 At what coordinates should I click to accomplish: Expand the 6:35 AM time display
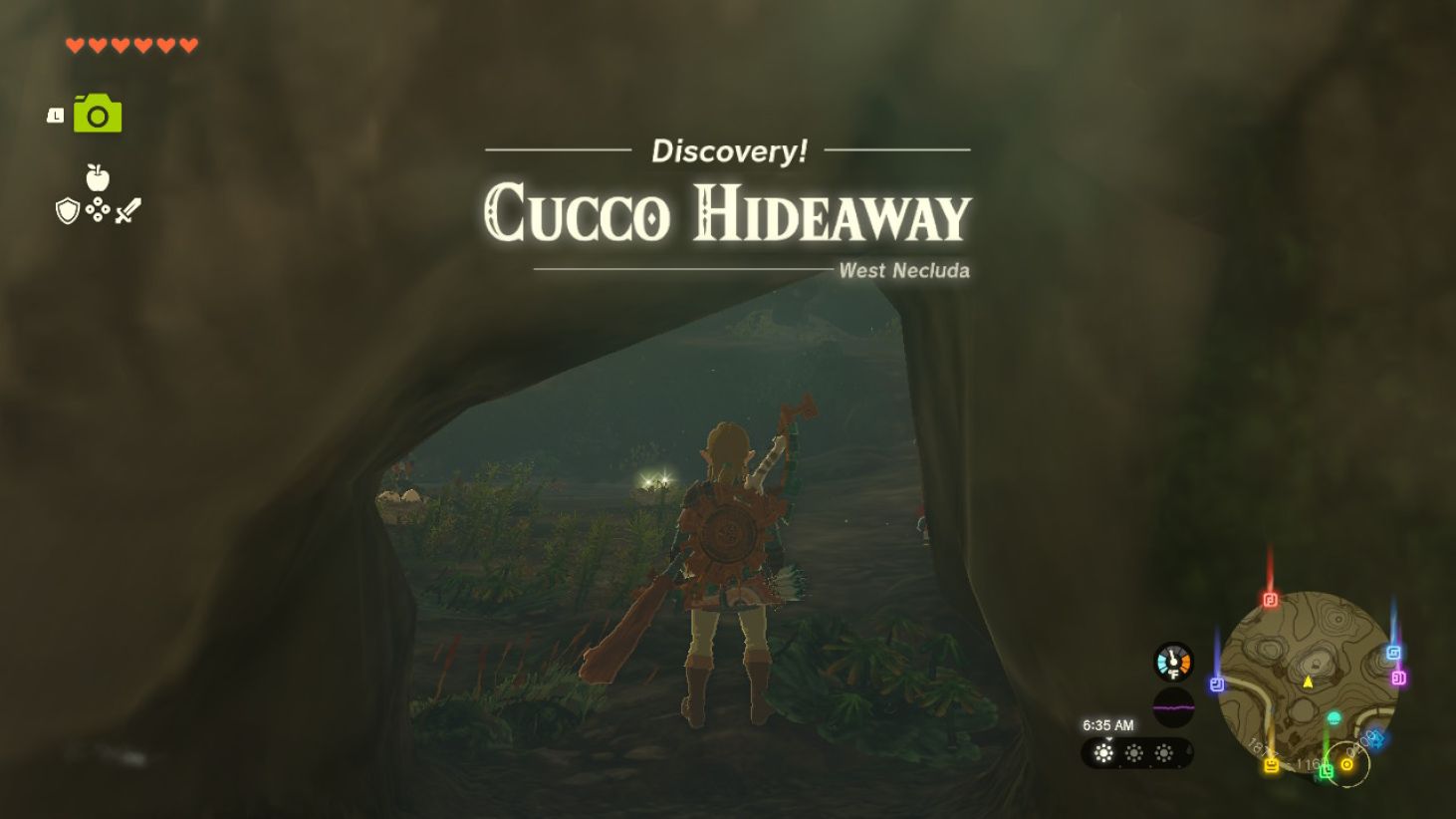1108,723
